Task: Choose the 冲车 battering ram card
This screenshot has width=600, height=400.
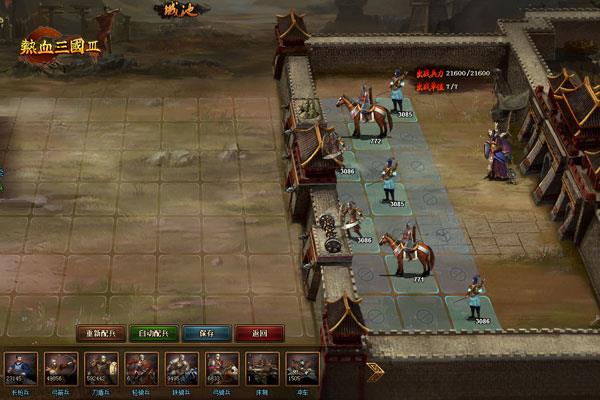Action: [301, 369]
